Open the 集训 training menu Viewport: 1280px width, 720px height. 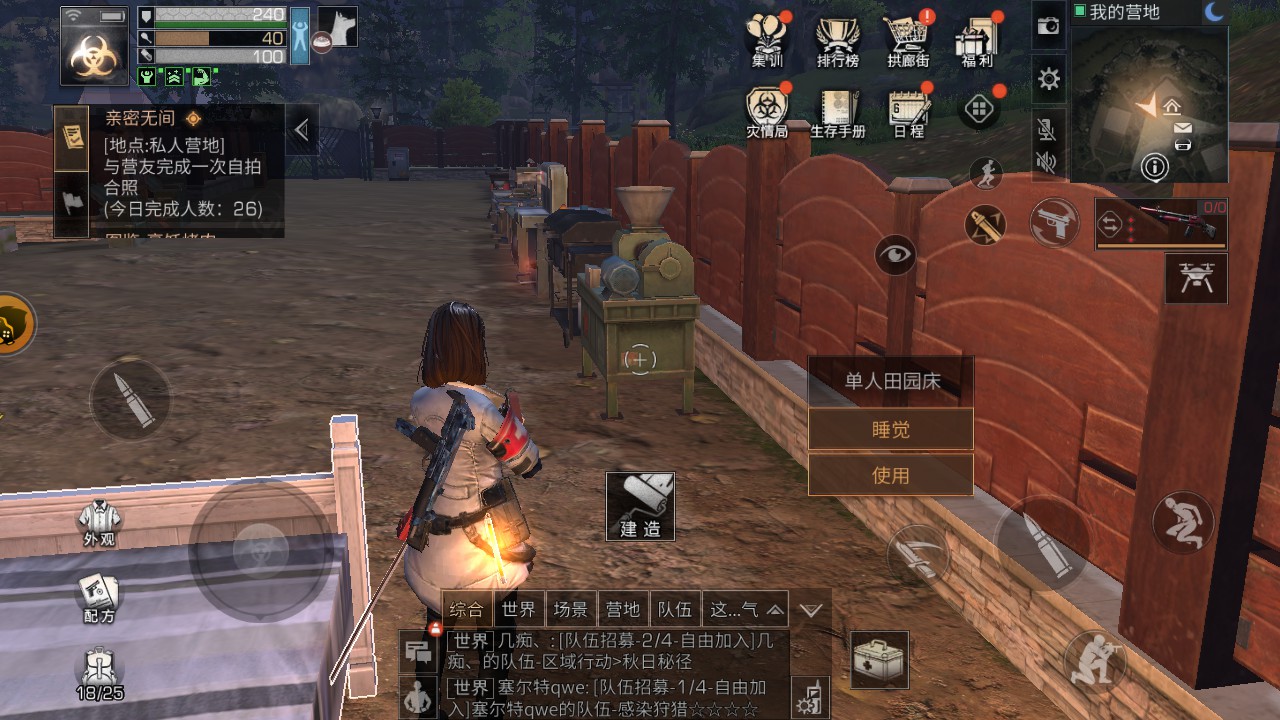click(x=768, y=39)
